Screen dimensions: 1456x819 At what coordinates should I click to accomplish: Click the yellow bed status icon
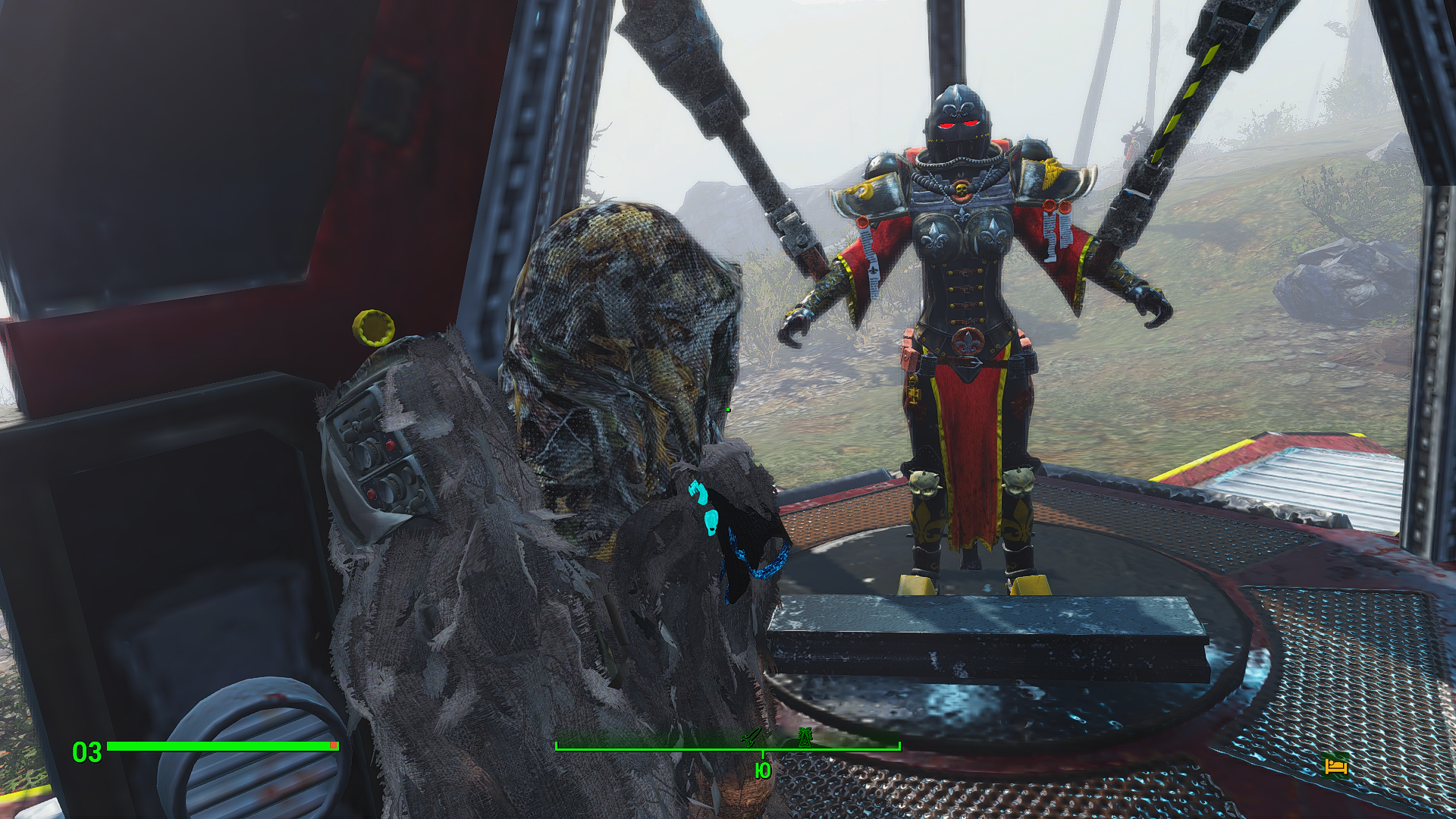1335,766
